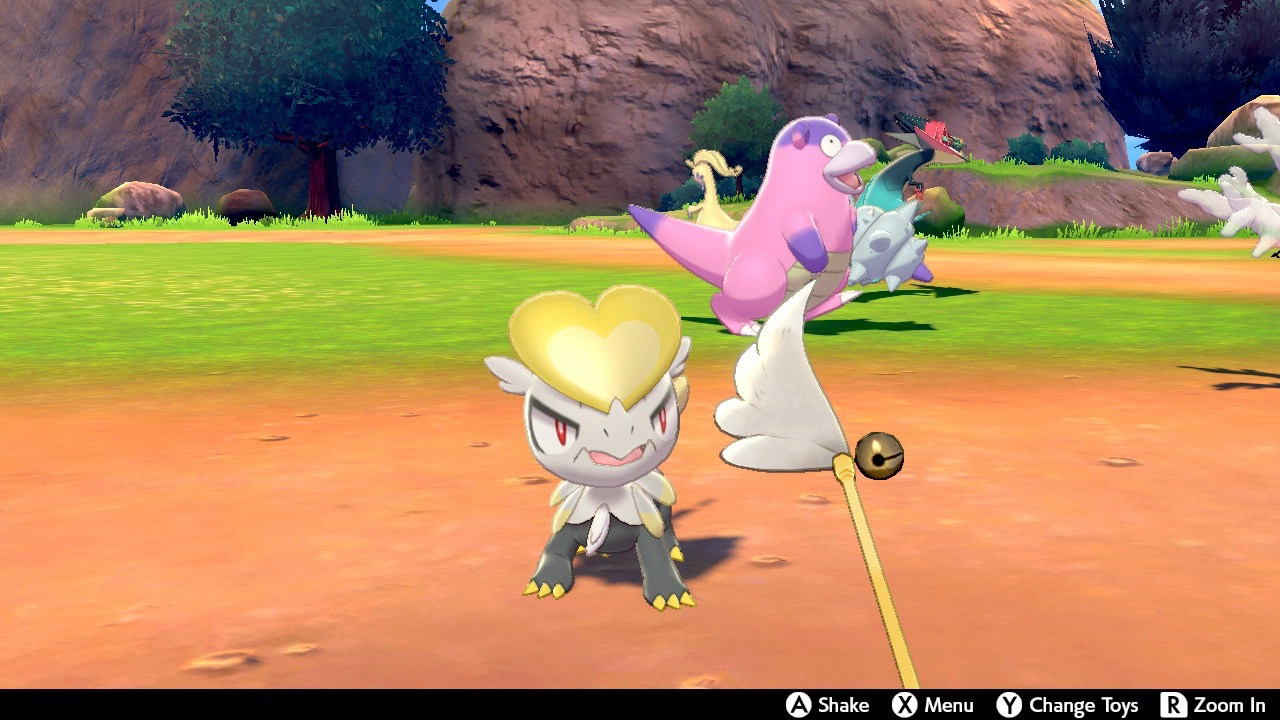Click the X button glyph icon
This screenshot has height=720, width=1280.
tap(906, 704)
